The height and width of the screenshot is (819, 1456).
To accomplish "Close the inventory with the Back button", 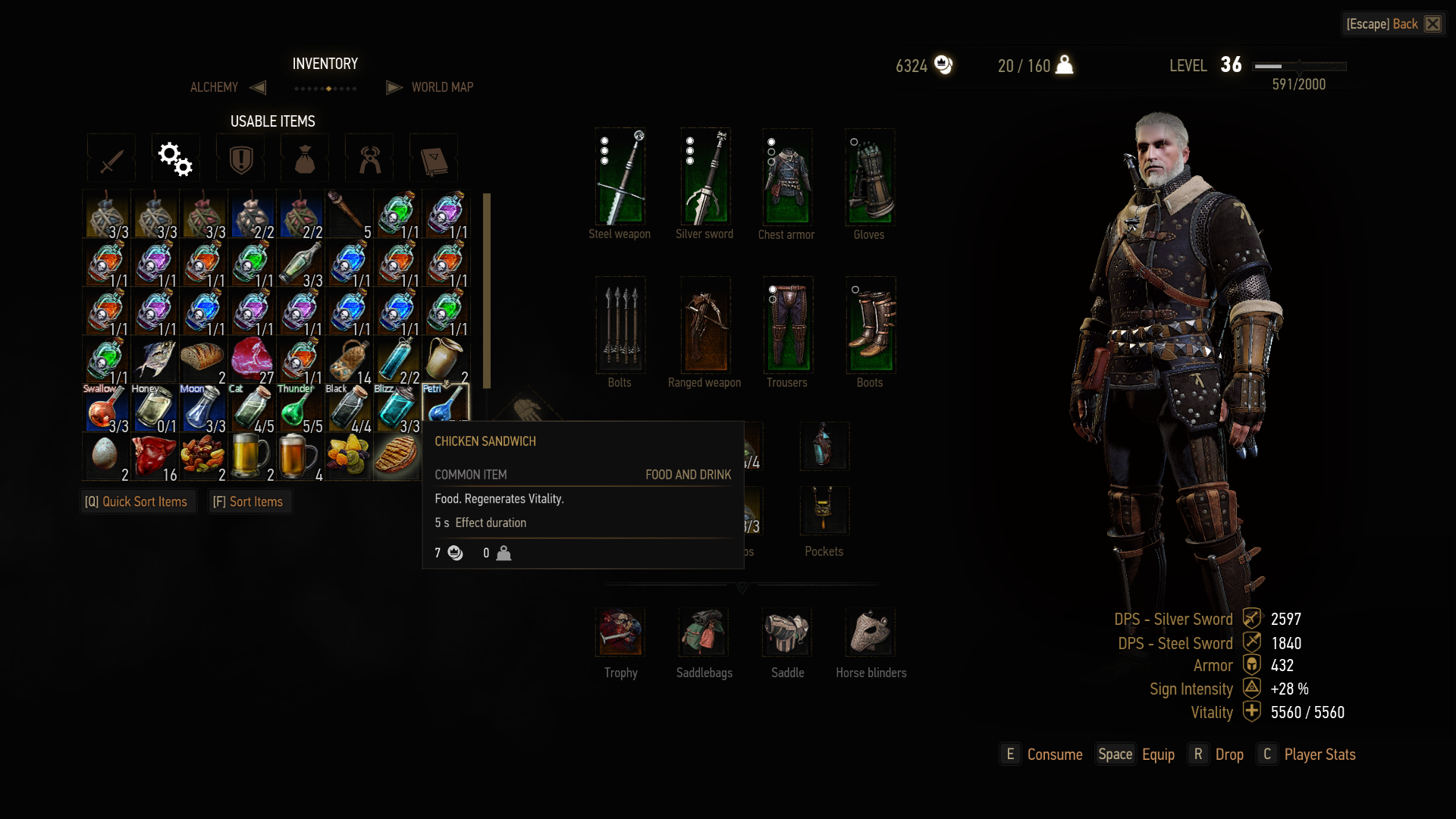I will [1393, 24].
